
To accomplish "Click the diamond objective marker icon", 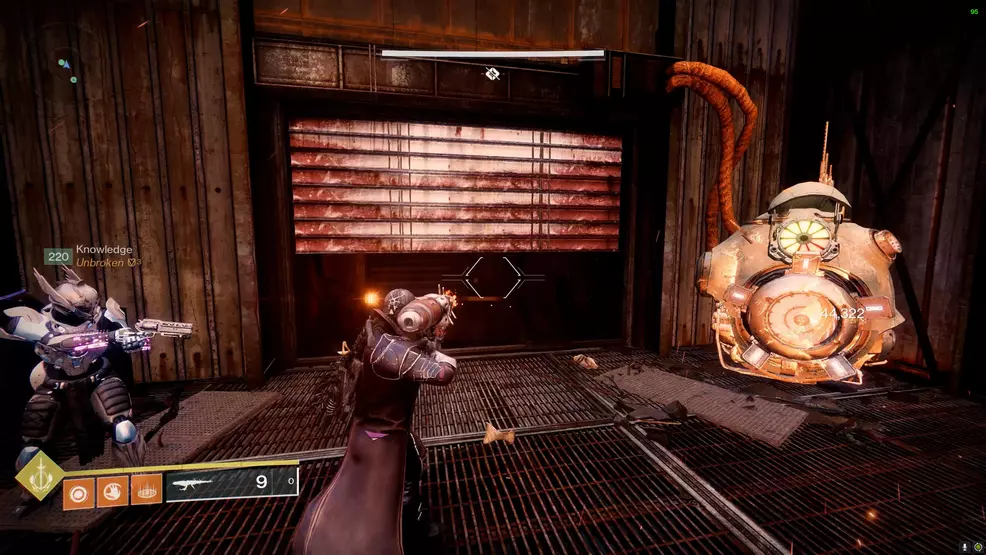I will (492, 73).
